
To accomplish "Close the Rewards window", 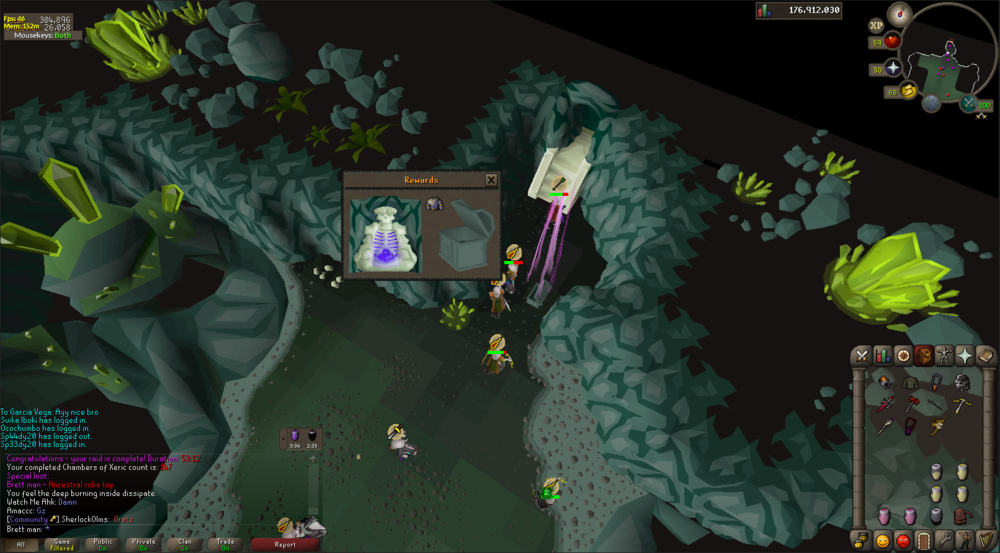I will (491, 180).
